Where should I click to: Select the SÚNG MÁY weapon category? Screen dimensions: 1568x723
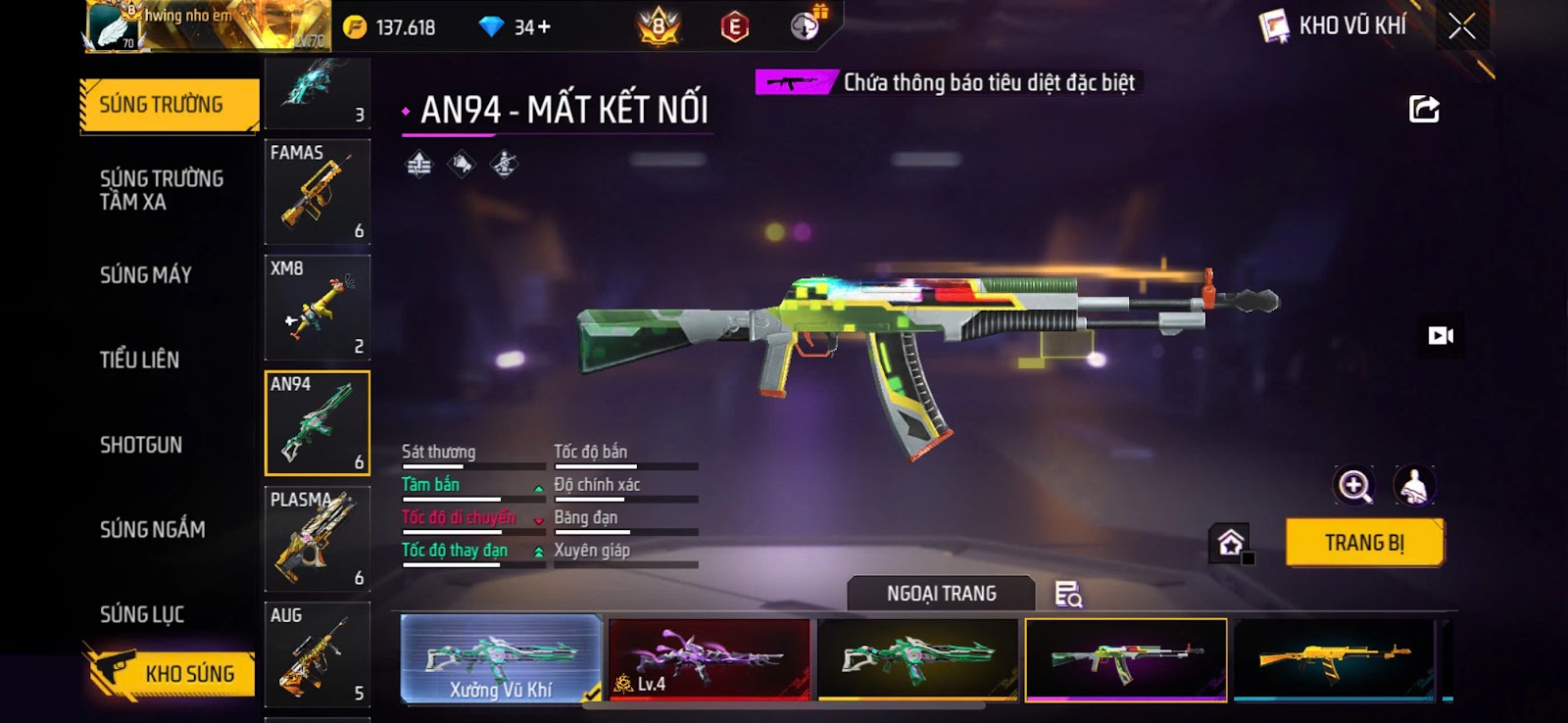(x=146, y=275)
